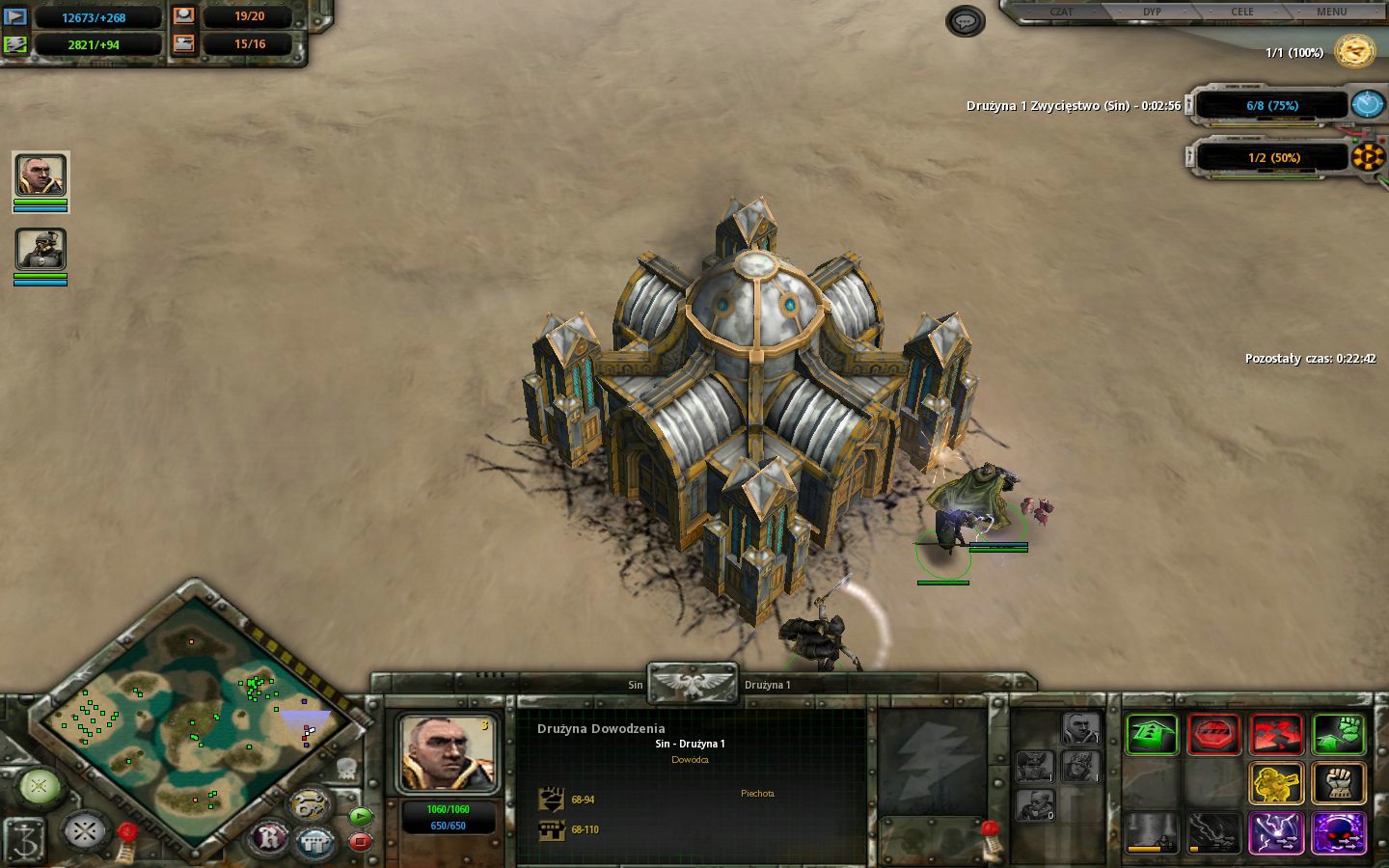The width and height of the screenshot is (1389, 868).
Task: Choose the red attack-move running figure command
Action: (1276, 735)
